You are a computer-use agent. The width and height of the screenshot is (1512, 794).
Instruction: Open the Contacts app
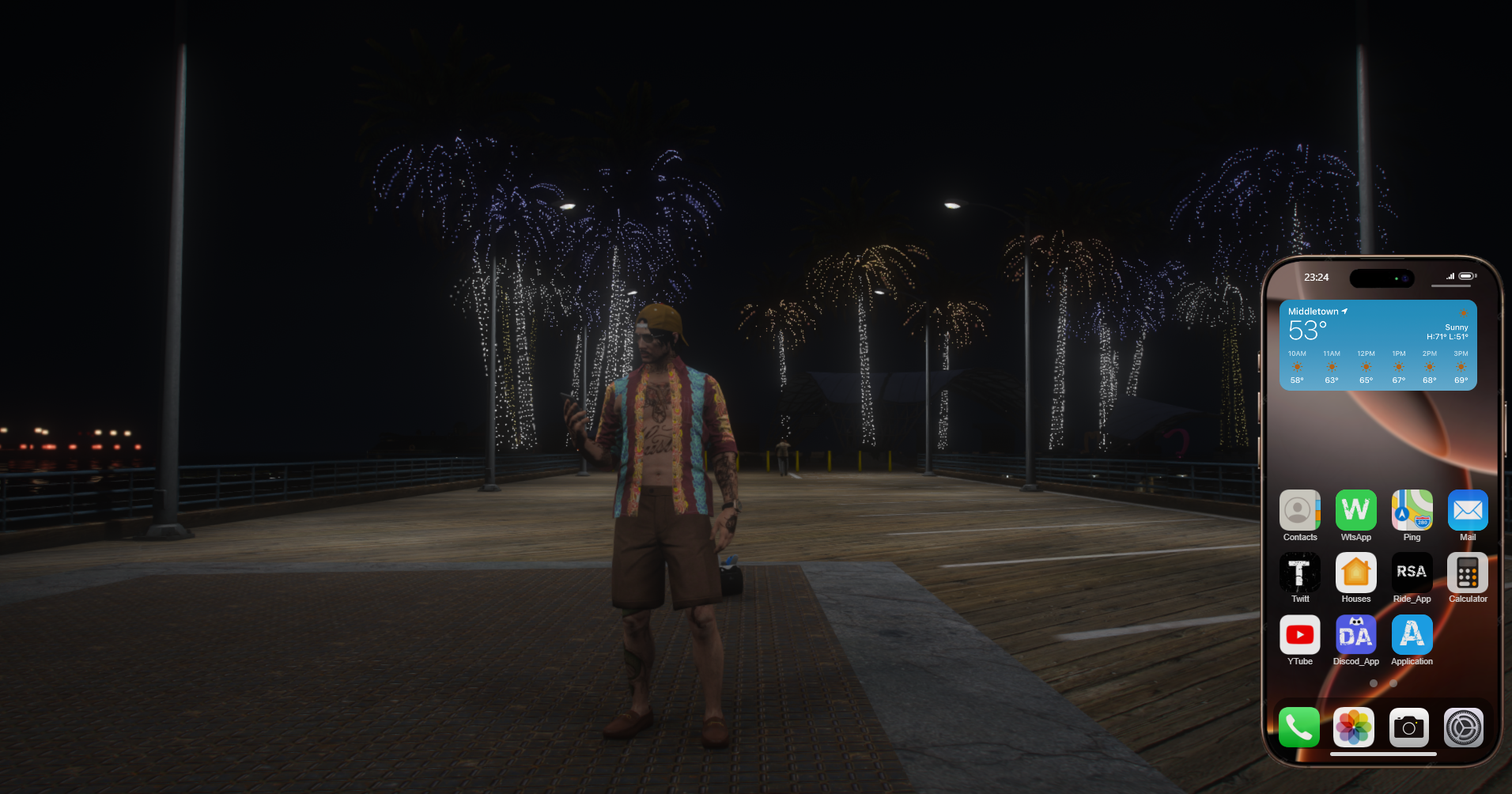(1299, 510)
